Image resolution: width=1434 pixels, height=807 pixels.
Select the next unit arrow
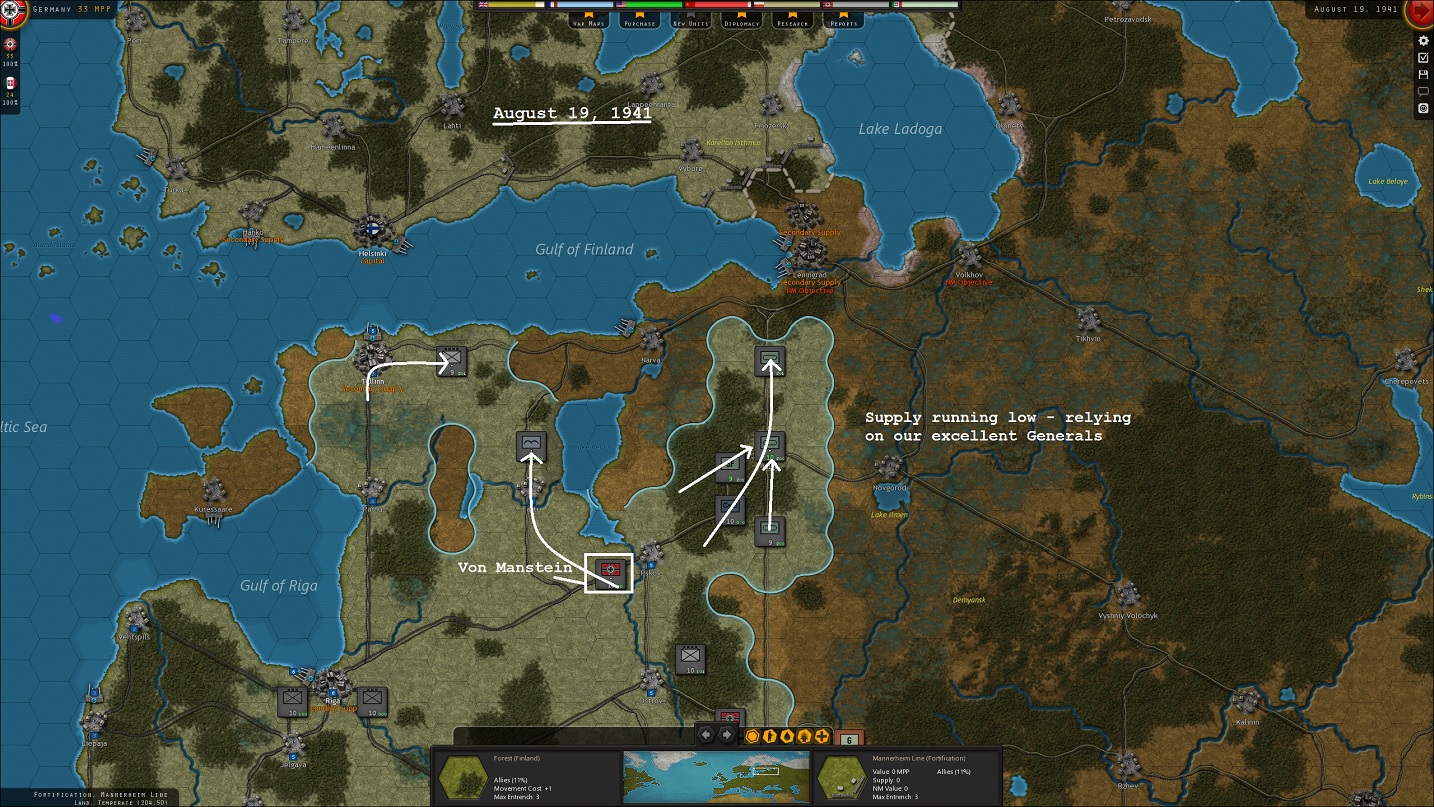click(x=727, y=736)
